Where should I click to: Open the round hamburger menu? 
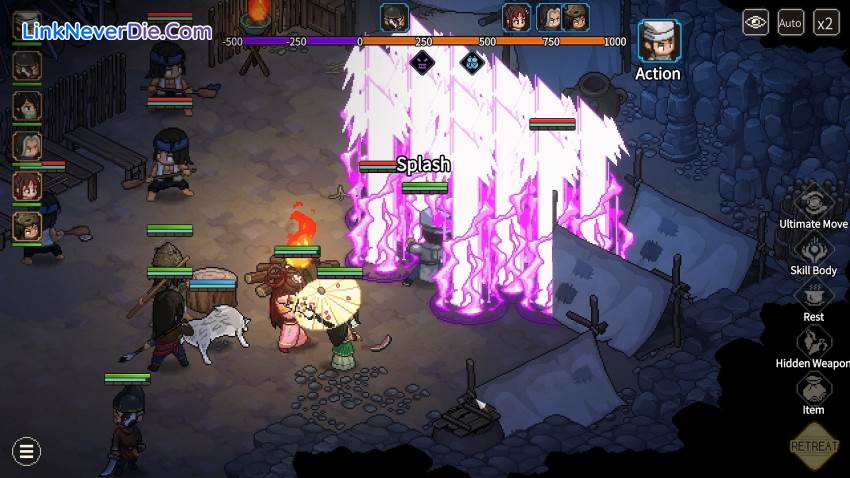pyautogui.click(x=26, y=451)
